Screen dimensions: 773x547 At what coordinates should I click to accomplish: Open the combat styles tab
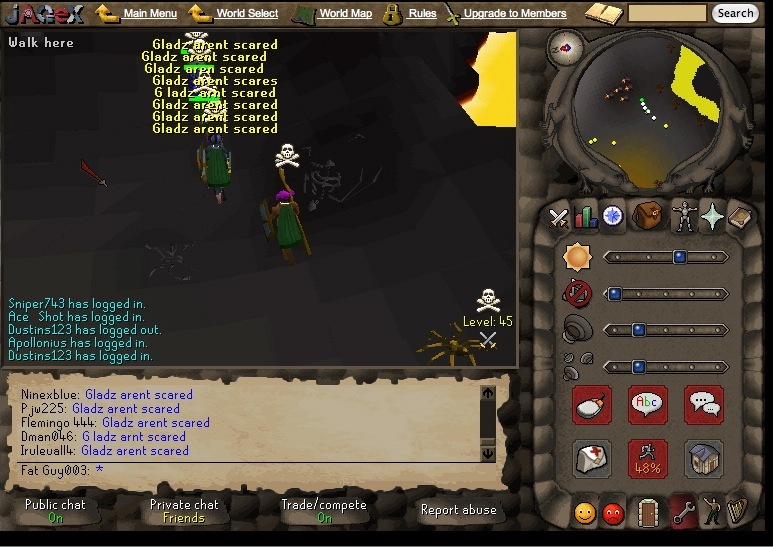click(559, 216)
